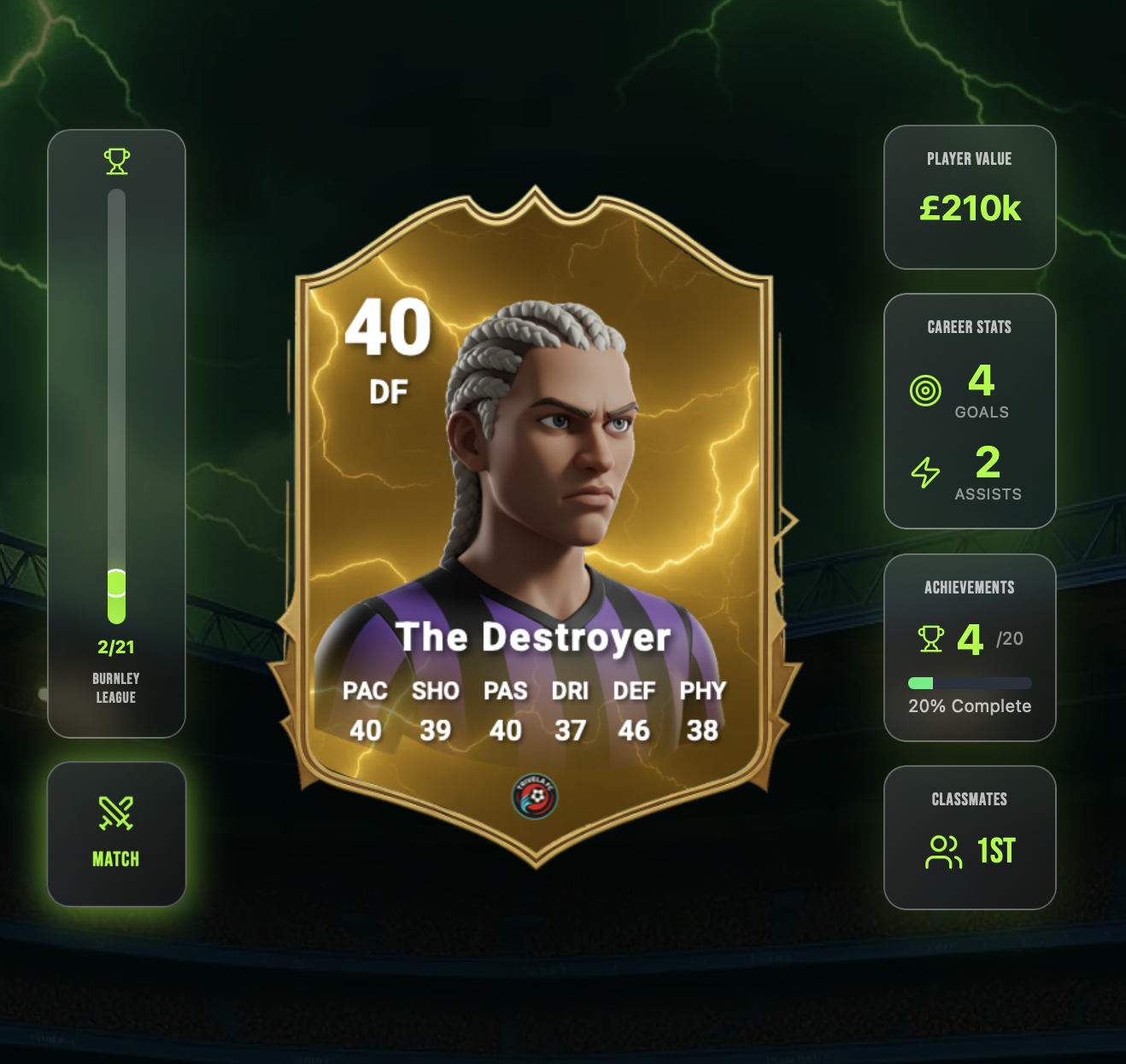This screenshot has height=1064, width=1126.
Task: Open the Player Value panel
Action: (969, 197)
